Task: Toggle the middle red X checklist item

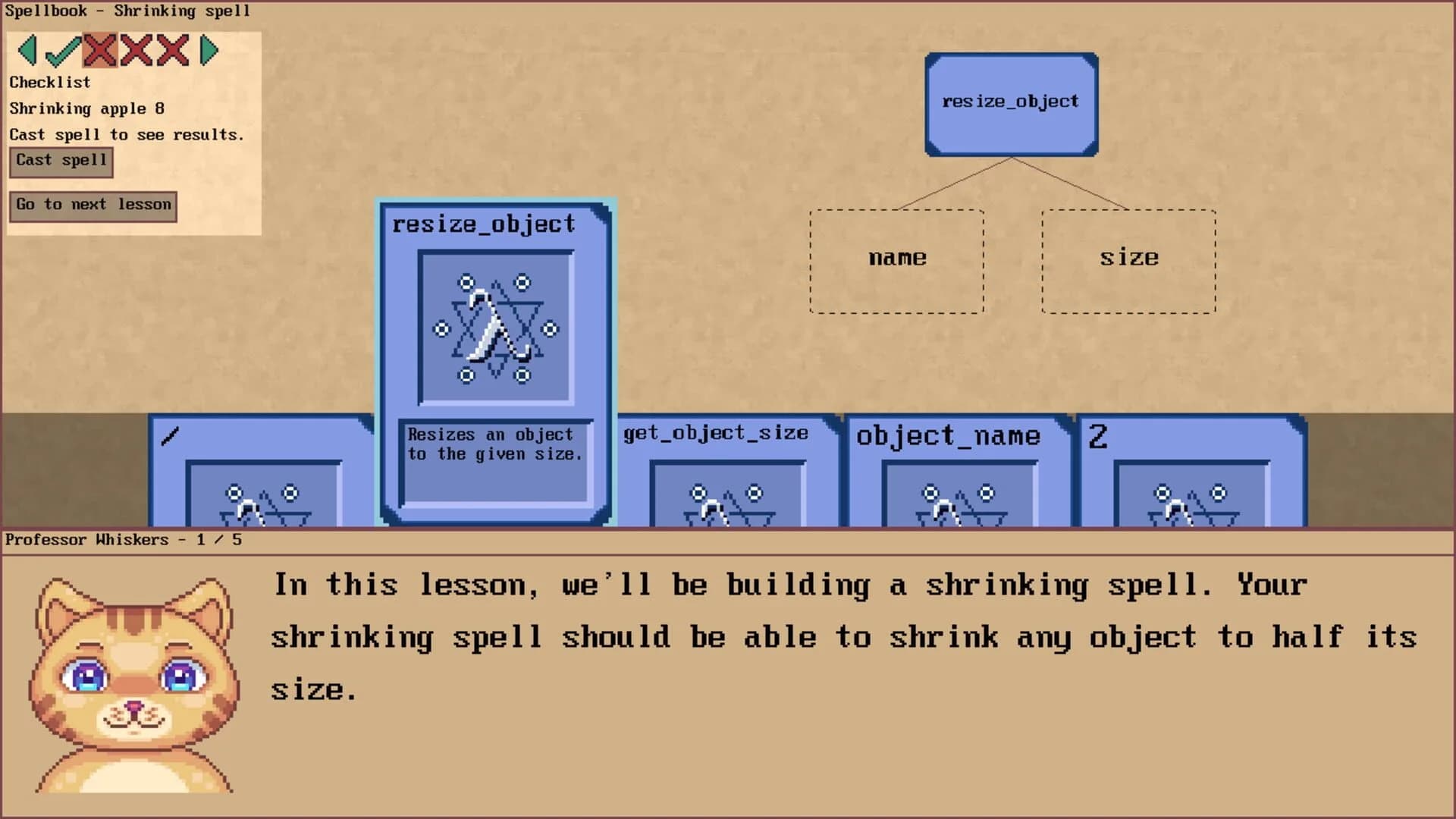Action: click(x=136, y=52)
